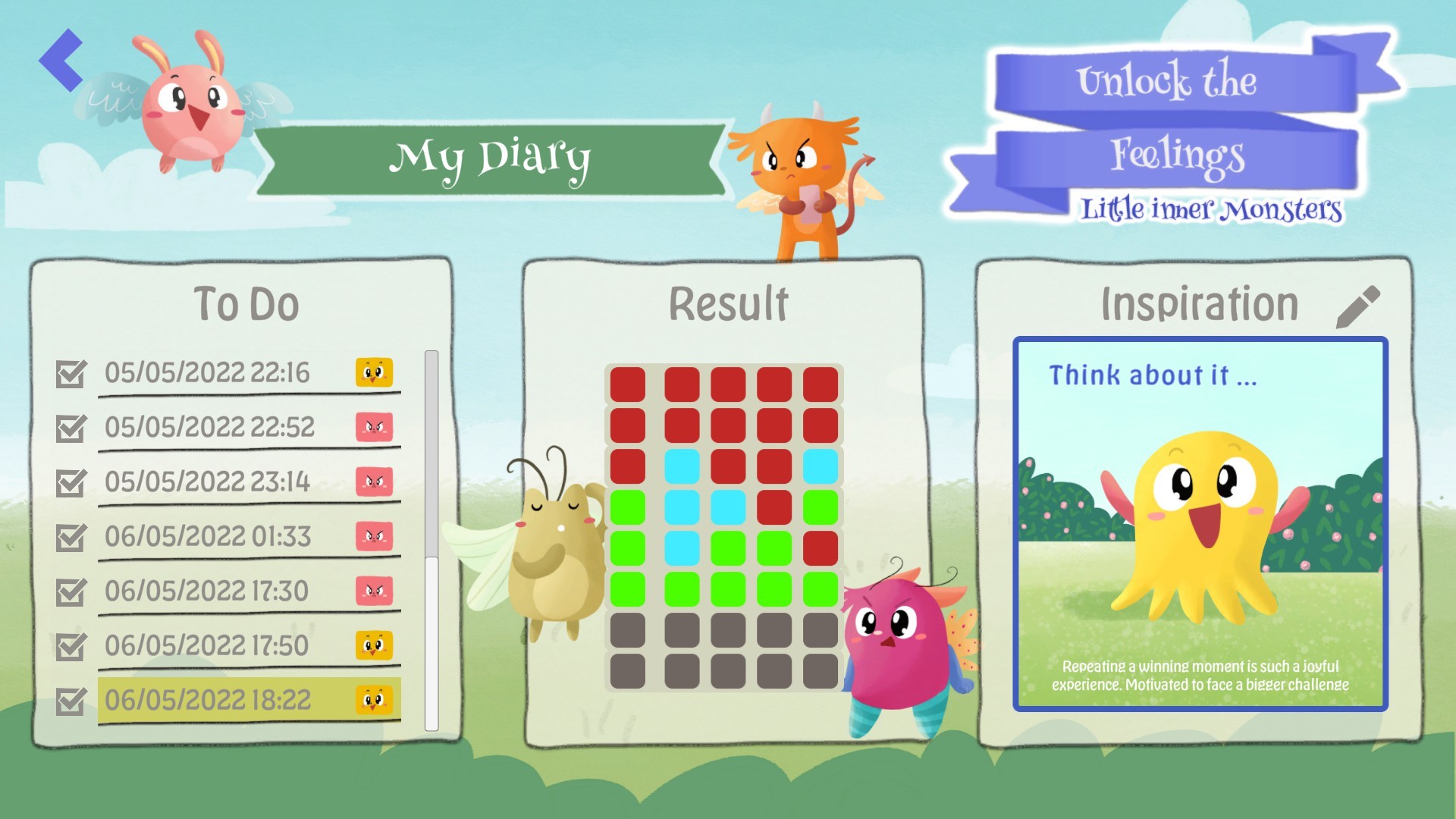Screen dimensions: 1456x819
Task: Click the yellow monster inspiration image
Action: pyautogui.click(x=1198, y=523)
